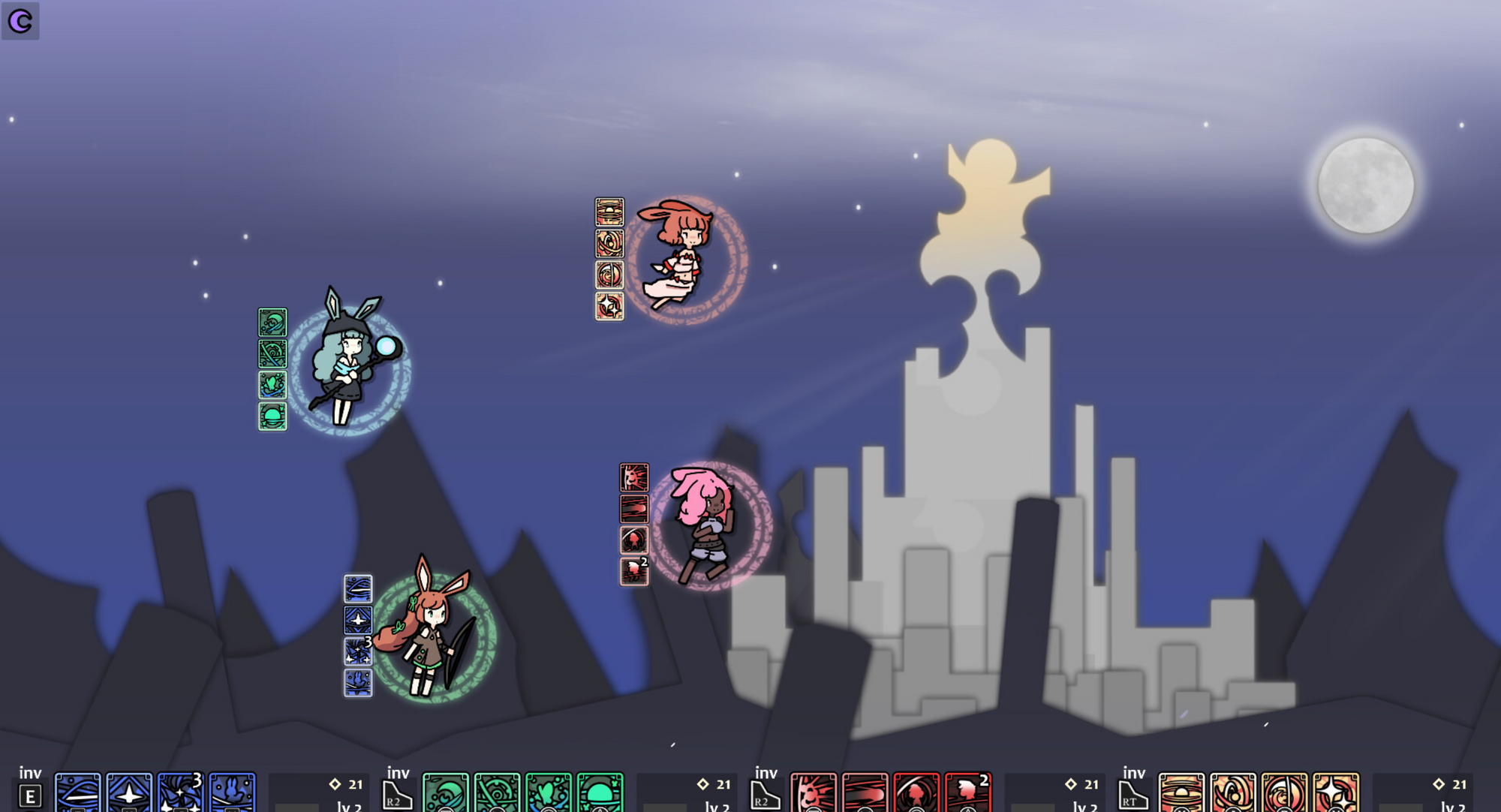Viewport: 1501px width, 812px height.
Task: Choose the orange split-circle ability card
Action: pos(1284,793)
